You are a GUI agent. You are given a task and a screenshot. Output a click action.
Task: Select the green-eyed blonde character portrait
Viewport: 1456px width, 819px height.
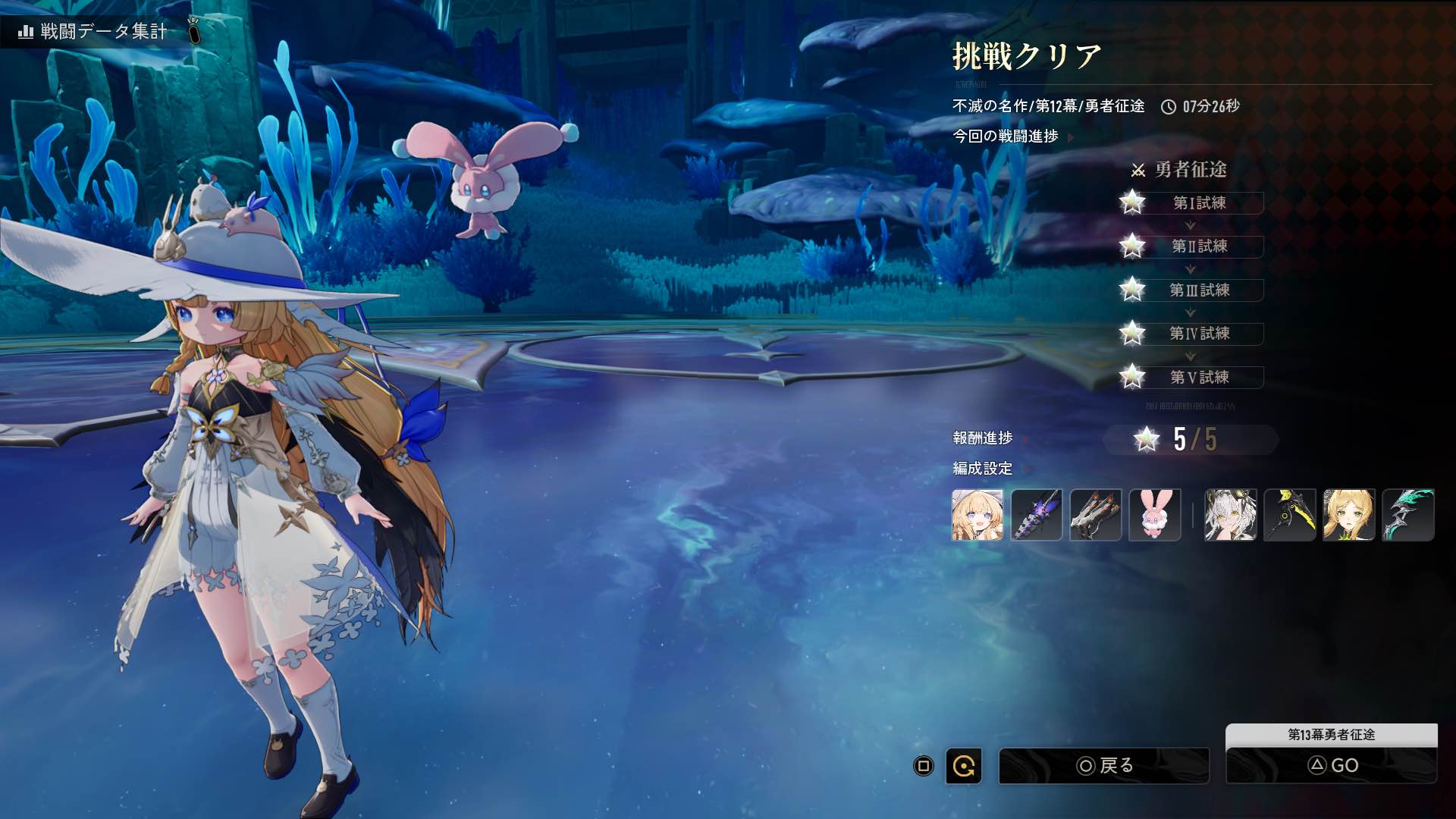coord(1349,515)
